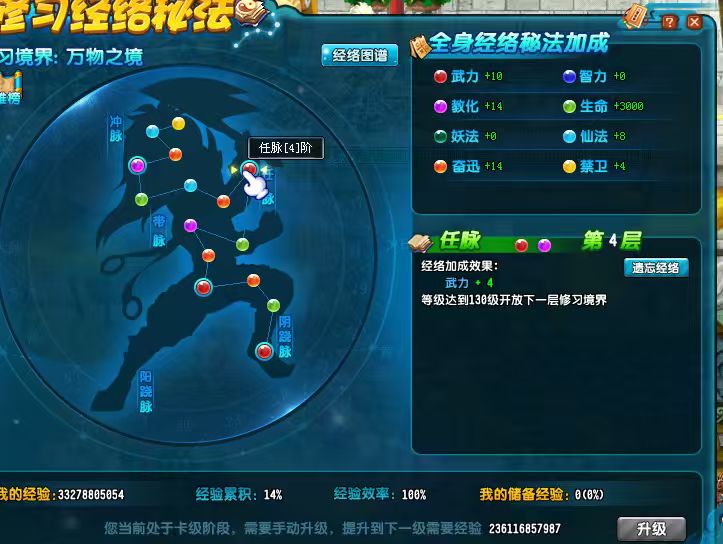Image resolution: width=723 pixels, height=544 pixels.
Task: Open help with the question mark button
Action: 669,22
